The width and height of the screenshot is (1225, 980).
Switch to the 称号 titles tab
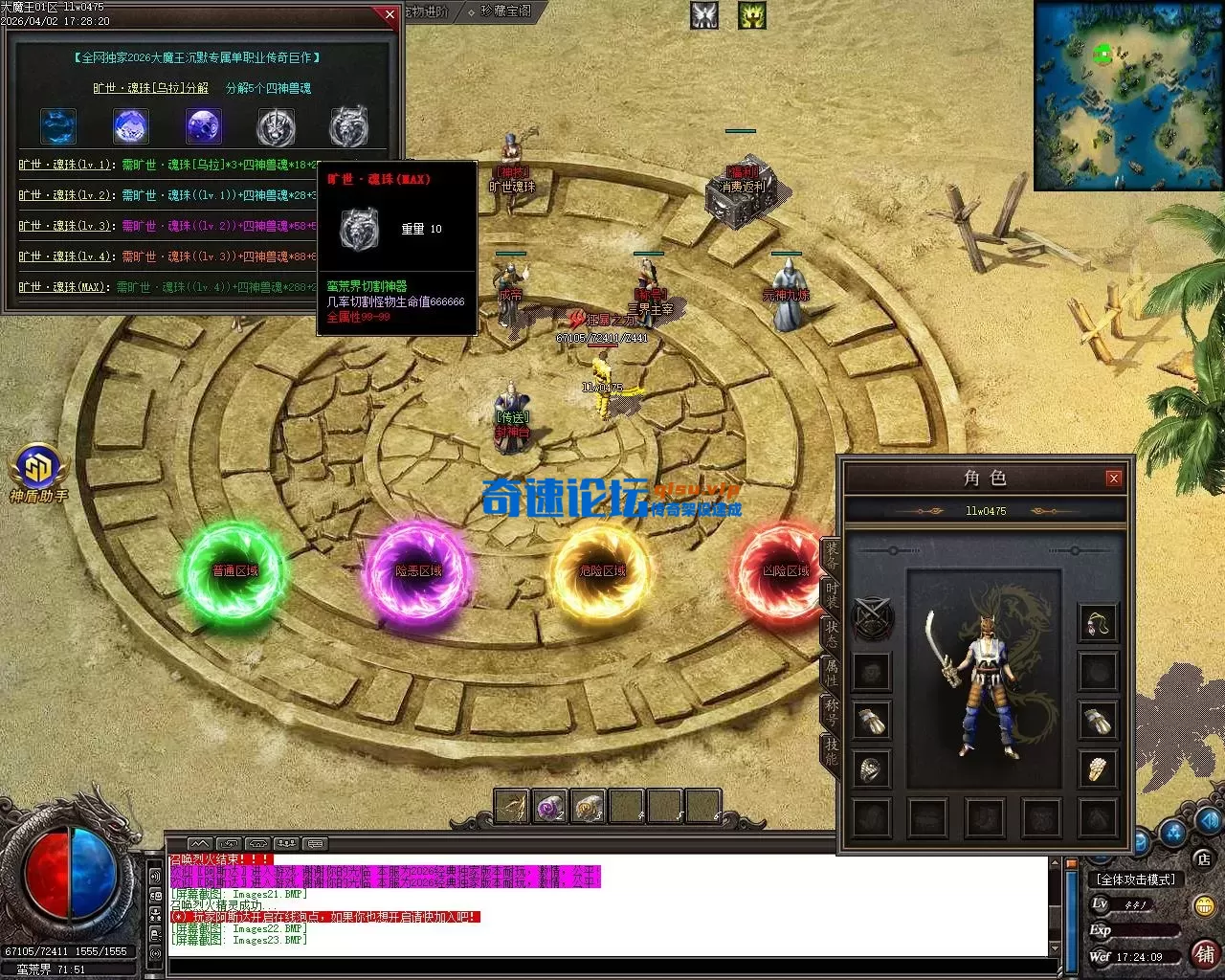[831, 710]
